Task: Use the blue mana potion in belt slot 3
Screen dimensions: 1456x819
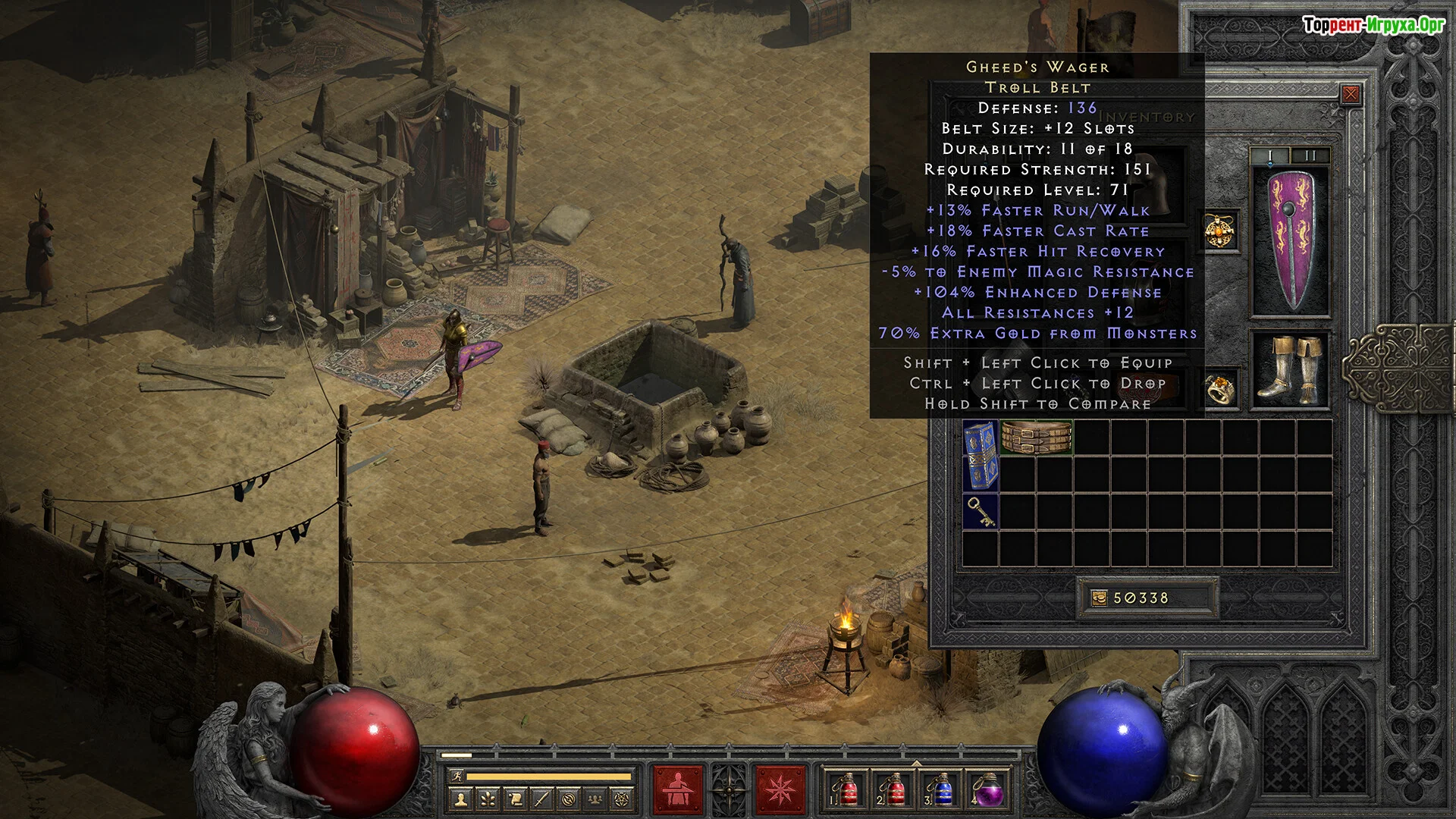Action: [x=940, y=789]
